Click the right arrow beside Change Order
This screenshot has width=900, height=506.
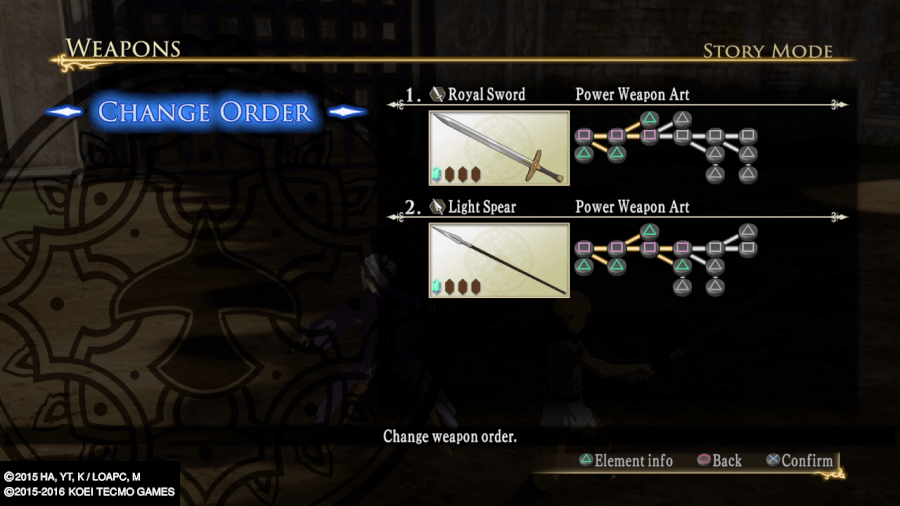tap(347, 112)
